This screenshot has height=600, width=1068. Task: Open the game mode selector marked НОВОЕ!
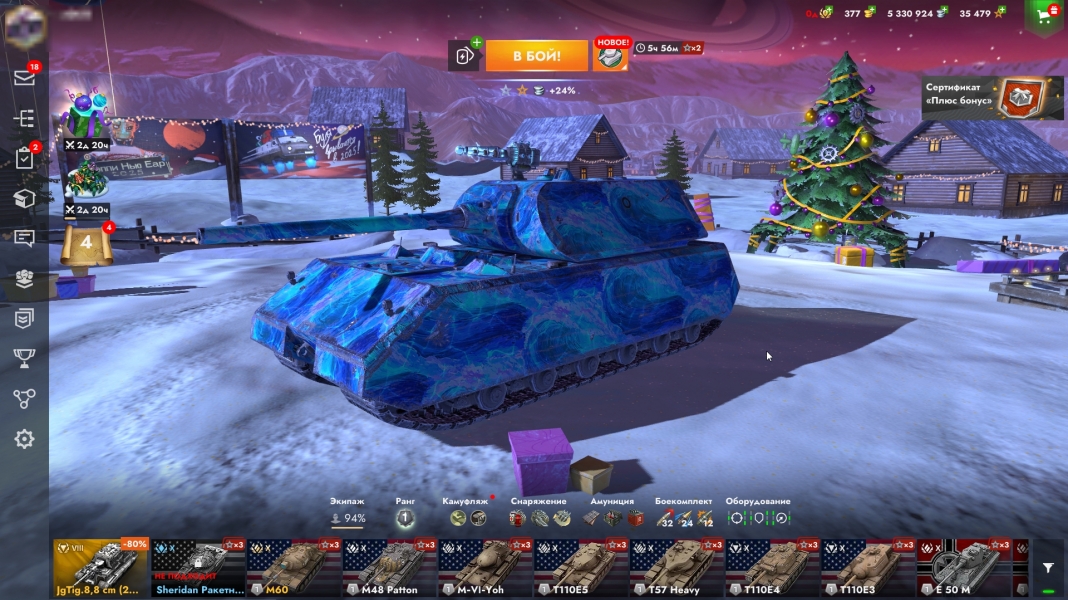610,56
